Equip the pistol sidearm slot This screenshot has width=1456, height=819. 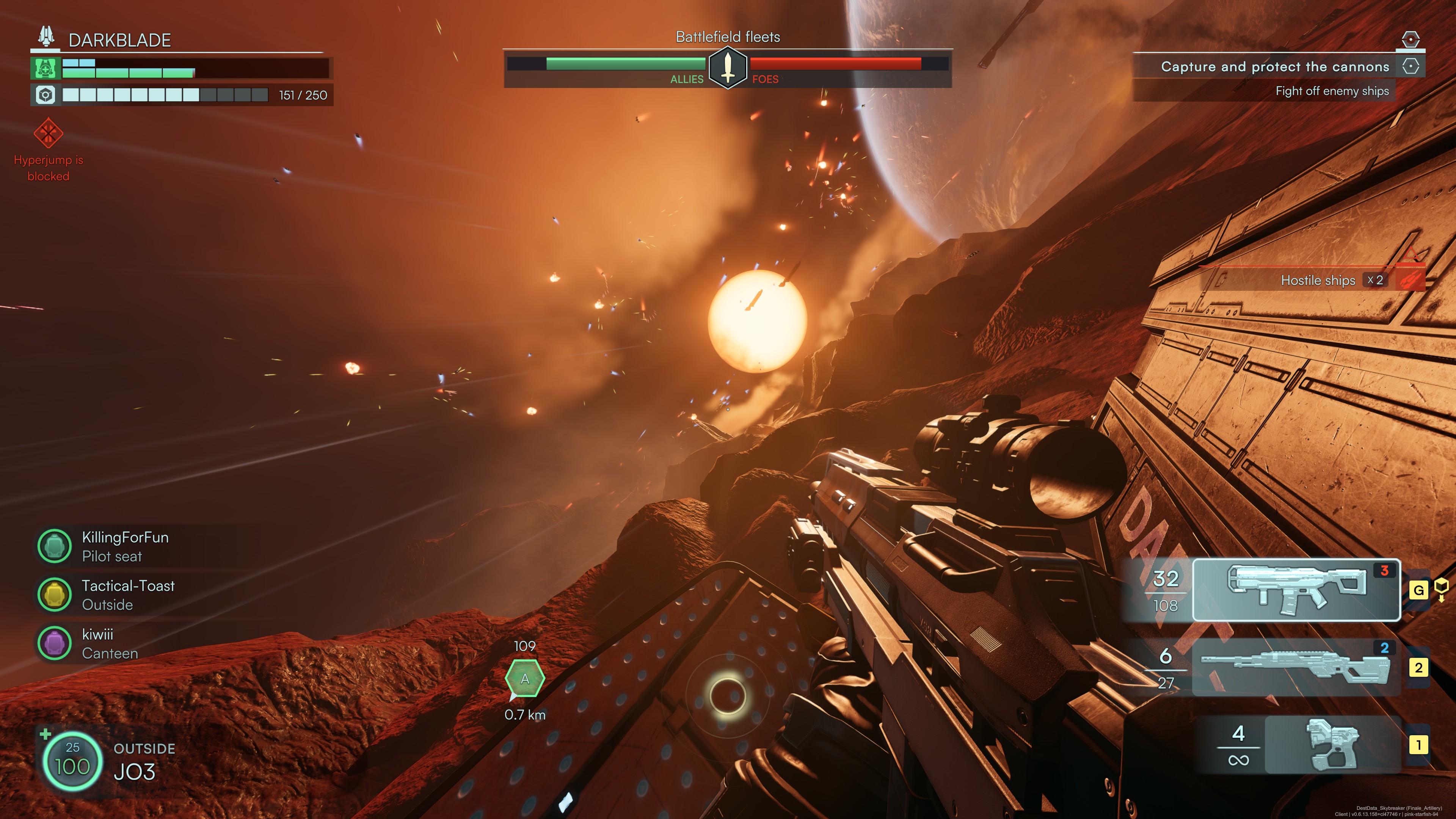tap(1332, 744)
